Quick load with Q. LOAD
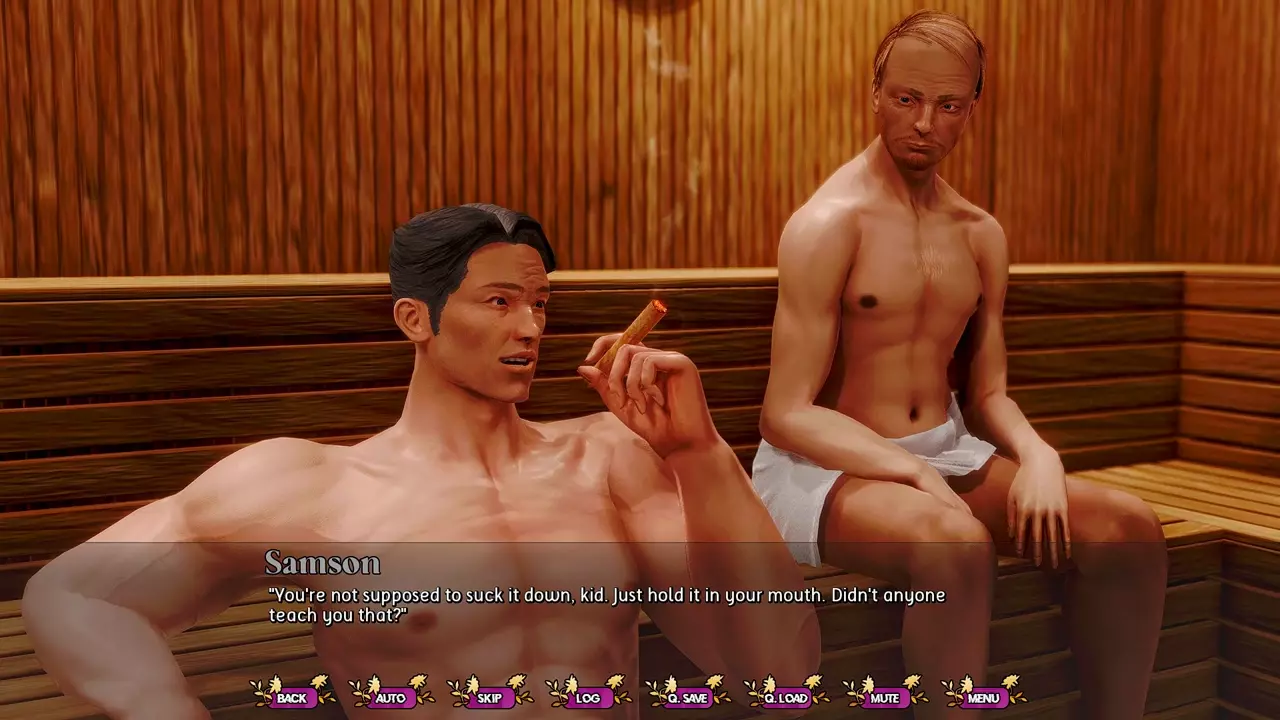The height and width of the screenshot is (720, 1280). click(786, 697)
